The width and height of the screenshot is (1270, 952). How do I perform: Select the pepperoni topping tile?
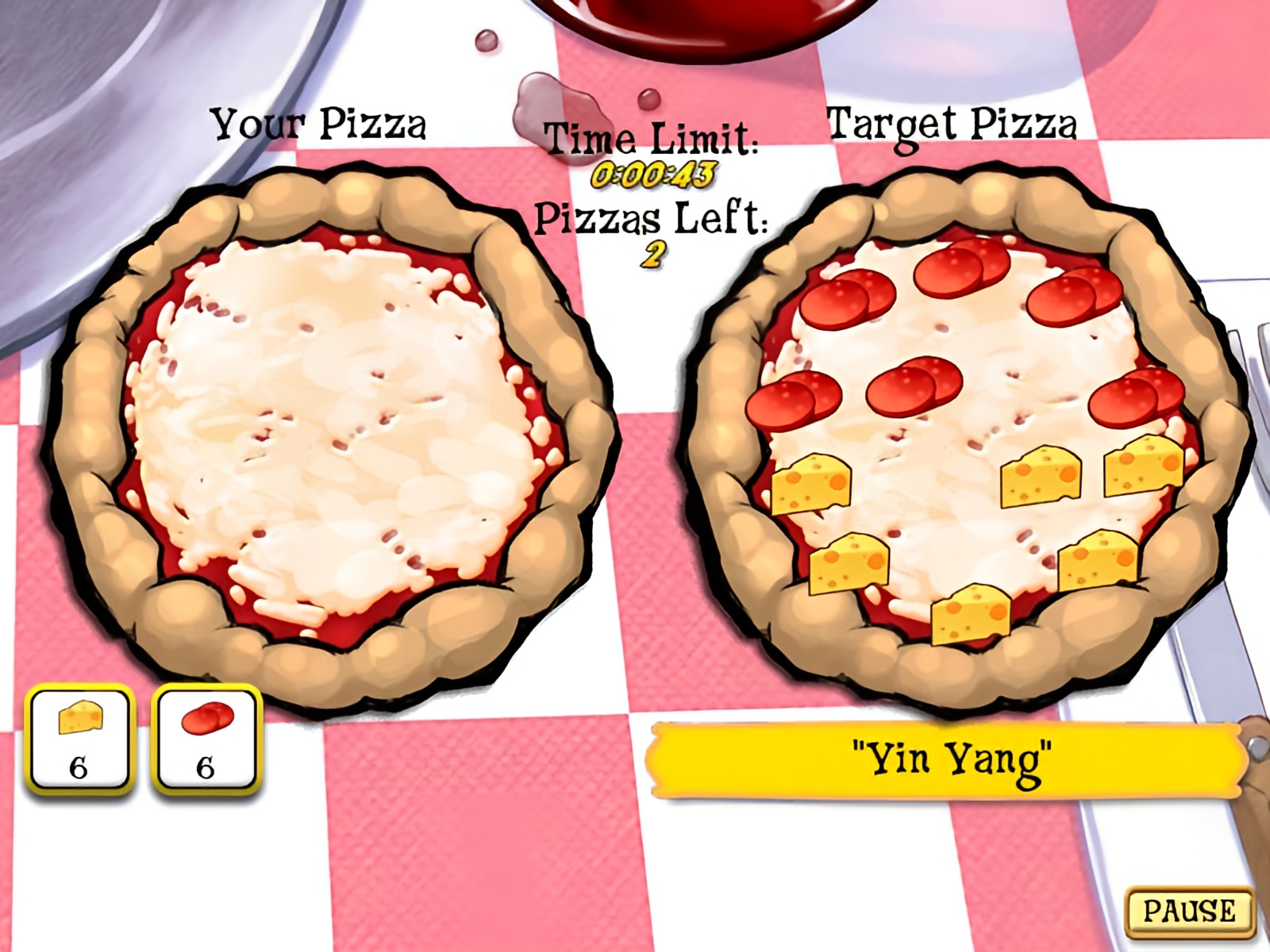206,738
